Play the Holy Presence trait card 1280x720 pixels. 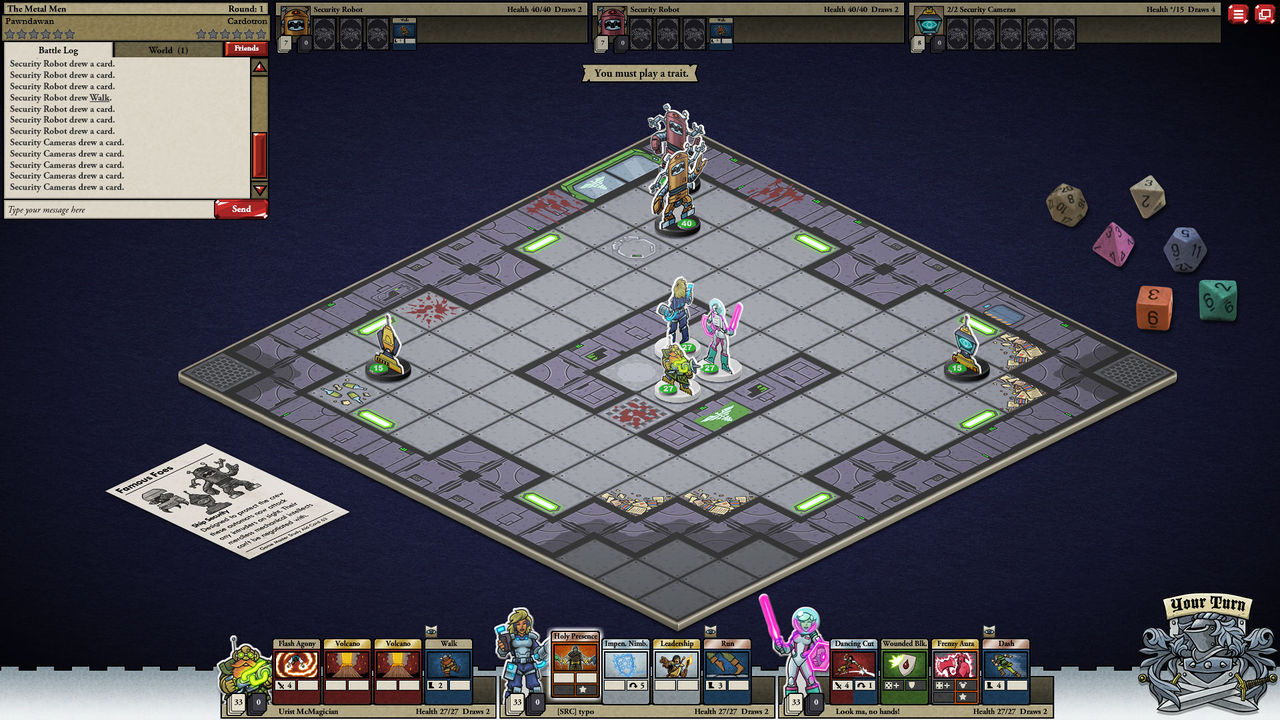pos(575,666)
